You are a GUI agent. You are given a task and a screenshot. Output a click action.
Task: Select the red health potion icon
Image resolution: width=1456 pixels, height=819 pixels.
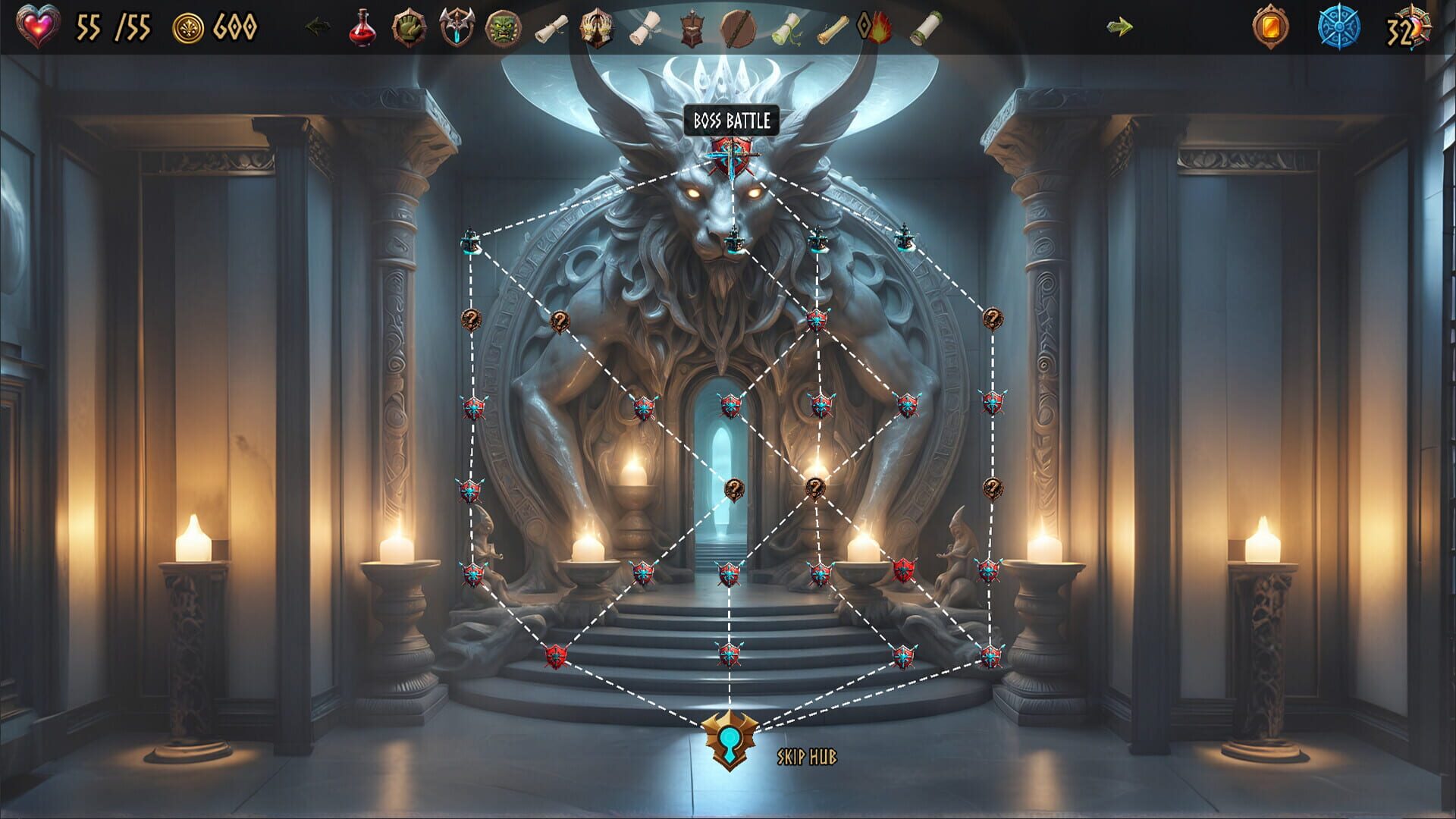(362, 27)
